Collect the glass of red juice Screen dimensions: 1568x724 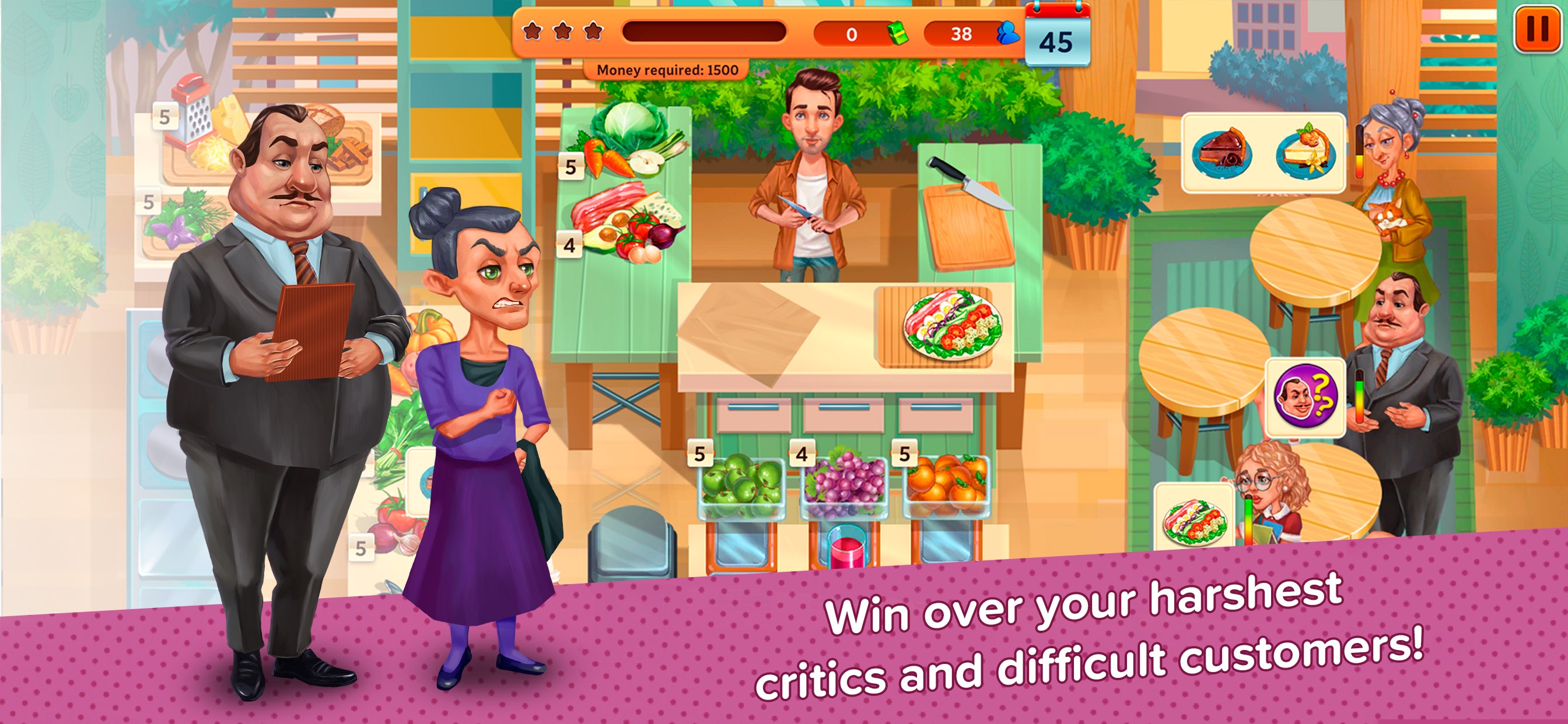point(846,546)
